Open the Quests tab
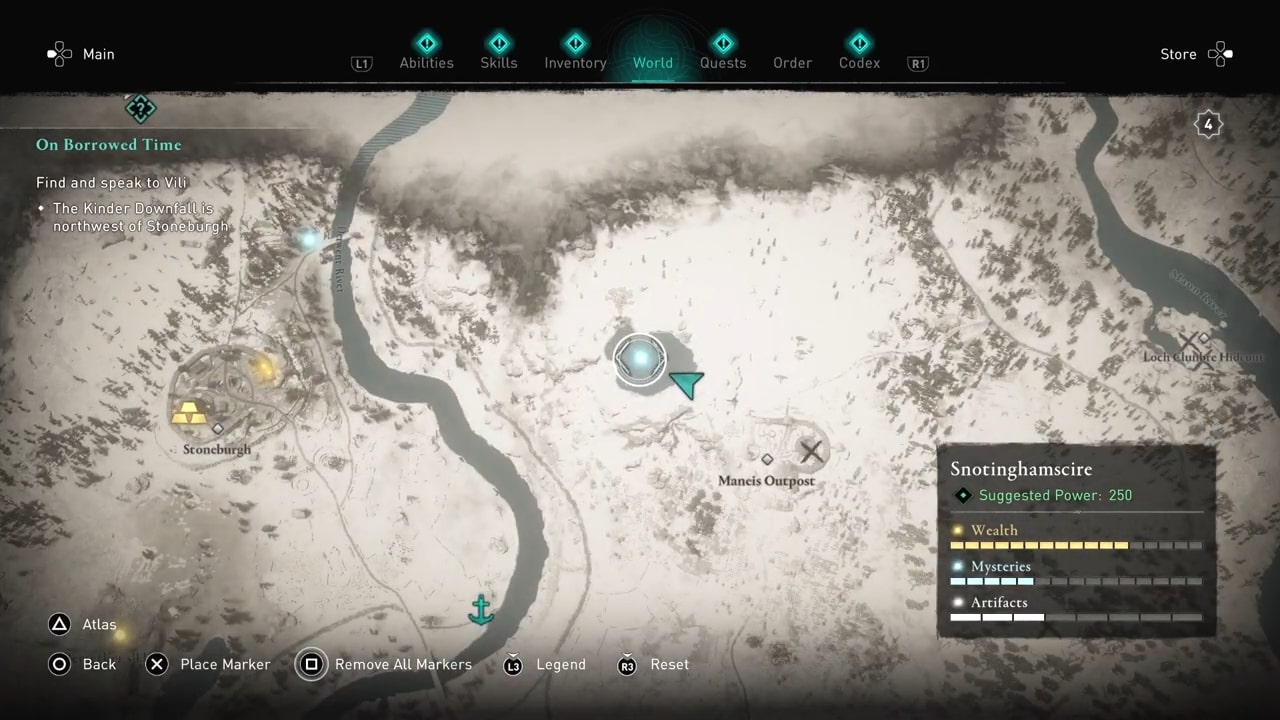The image size is (1280, 720). (x=722, y=62)
